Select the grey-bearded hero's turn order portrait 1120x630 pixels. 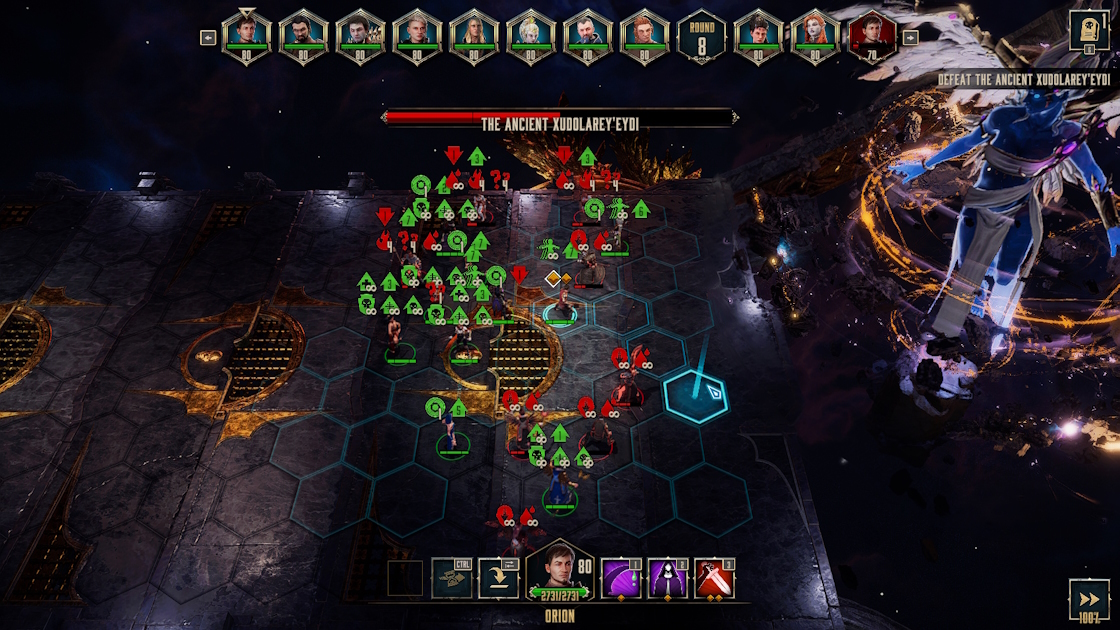coord(588,36)
